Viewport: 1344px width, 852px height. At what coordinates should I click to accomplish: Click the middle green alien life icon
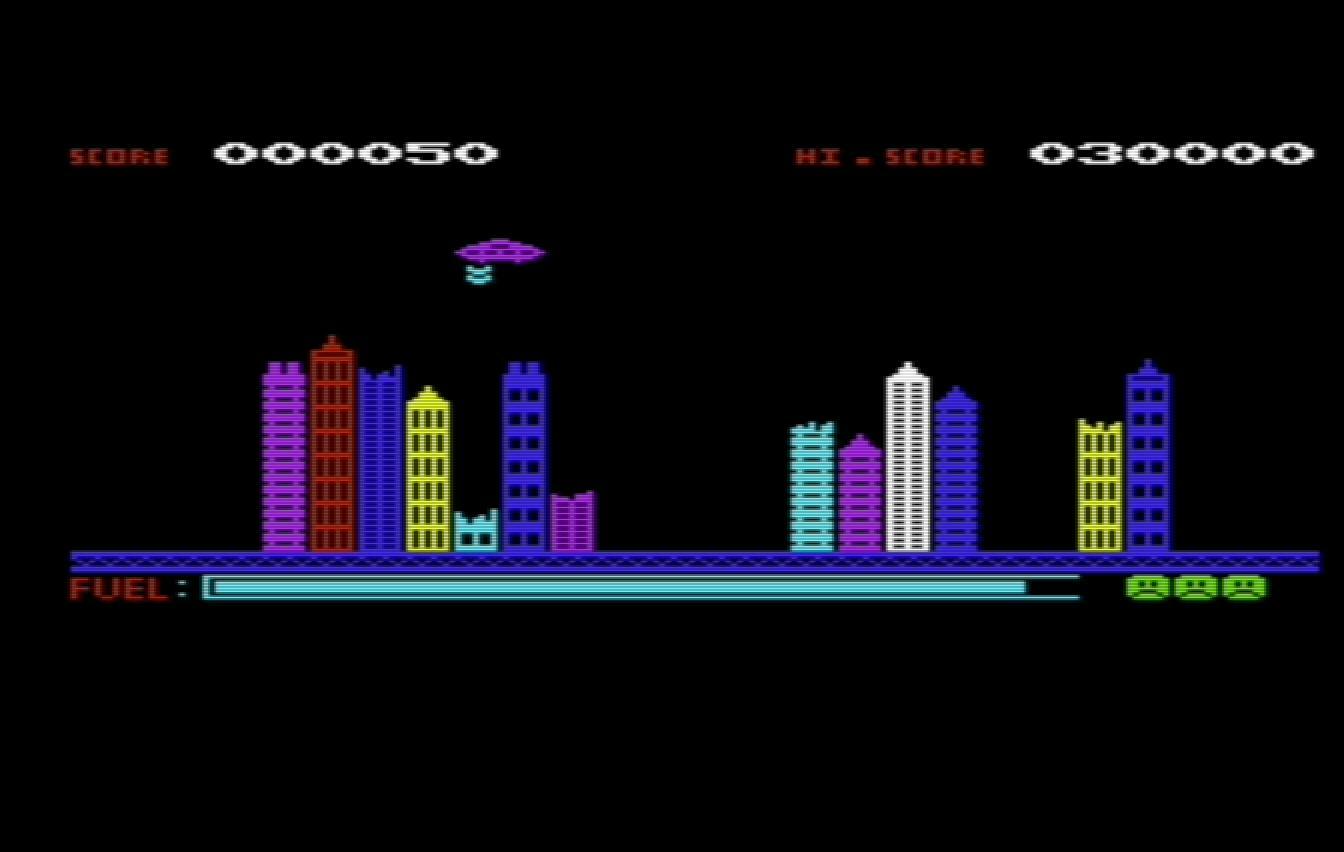[x=1192, y=588]
